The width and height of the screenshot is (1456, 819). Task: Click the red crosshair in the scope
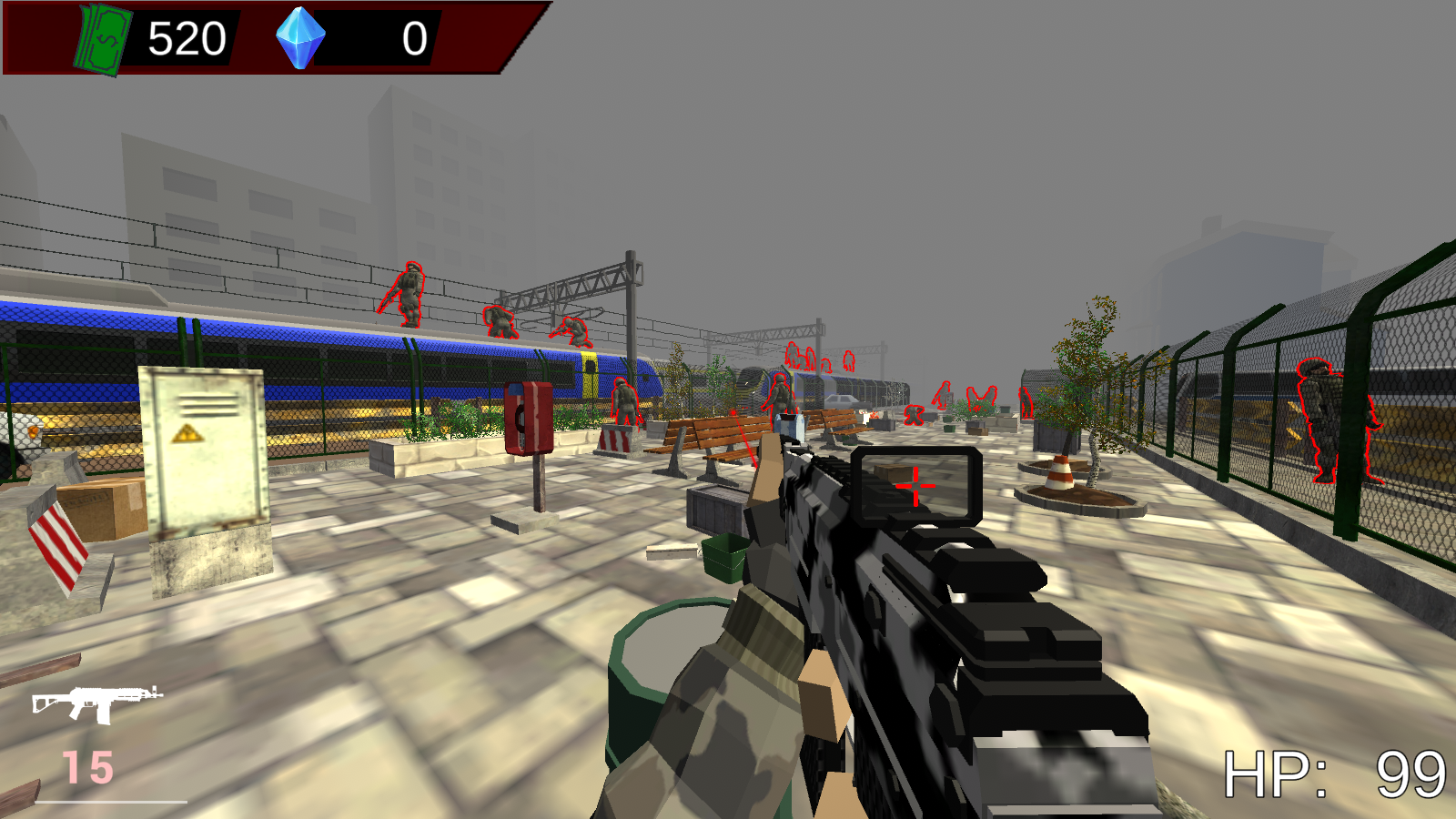(x=914, y=486)
